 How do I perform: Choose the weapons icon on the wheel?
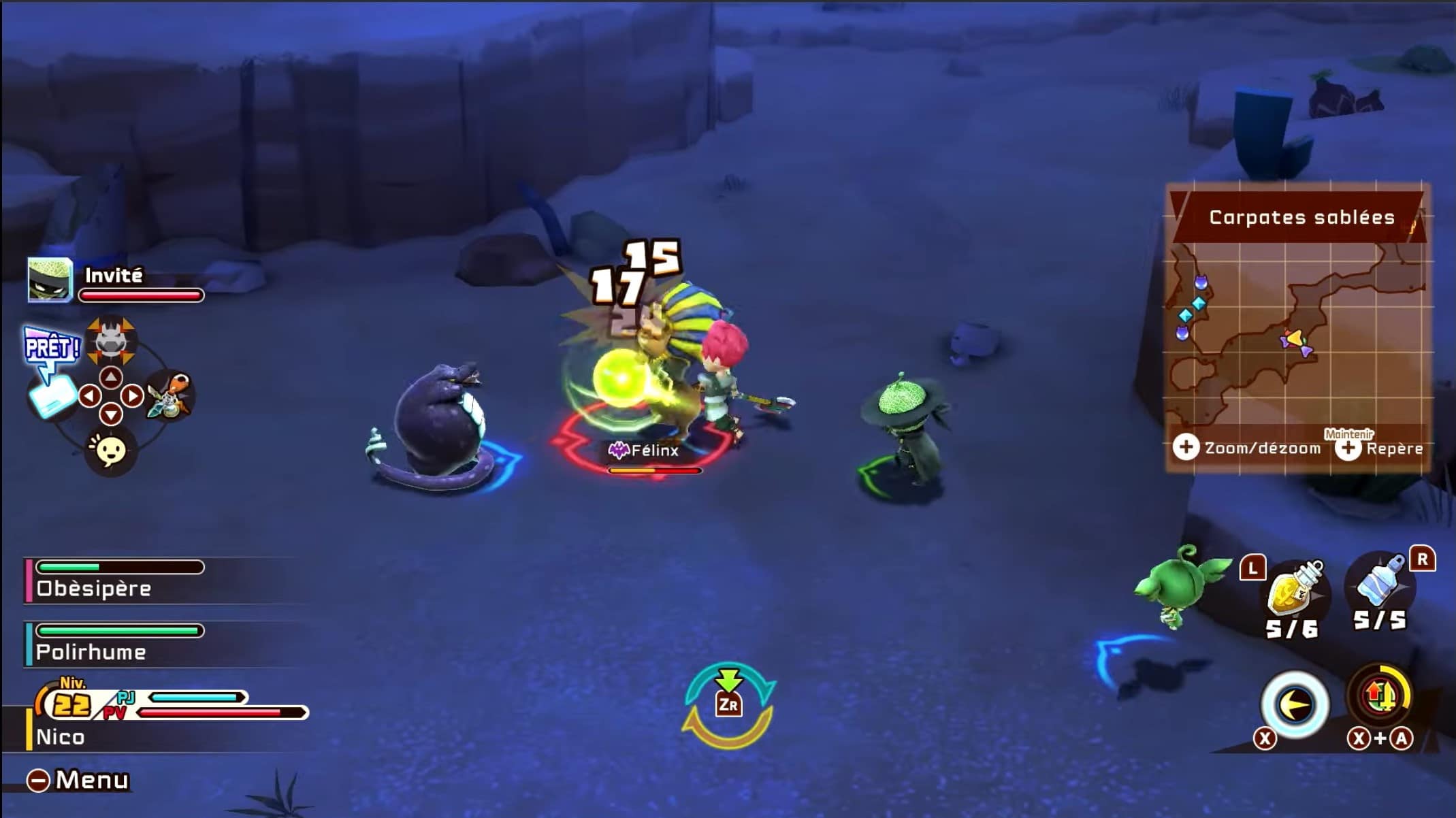coord(170,395)
